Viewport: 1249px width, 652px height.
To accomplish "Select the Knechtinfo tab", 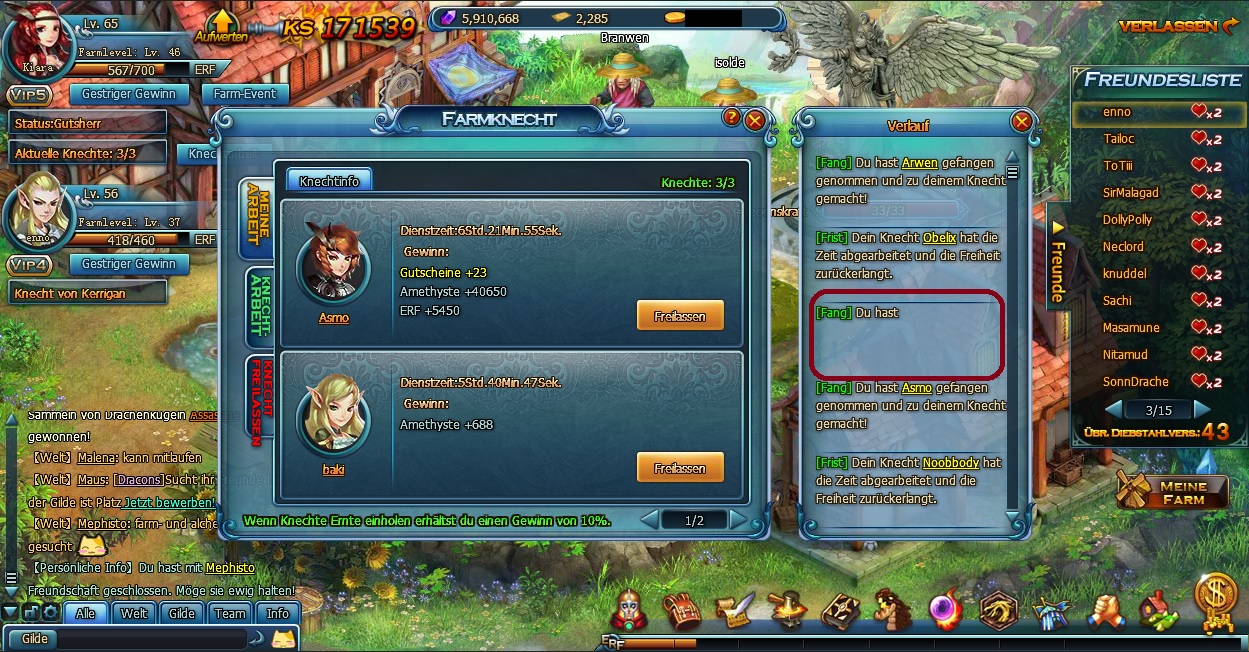I will (329, 180).
